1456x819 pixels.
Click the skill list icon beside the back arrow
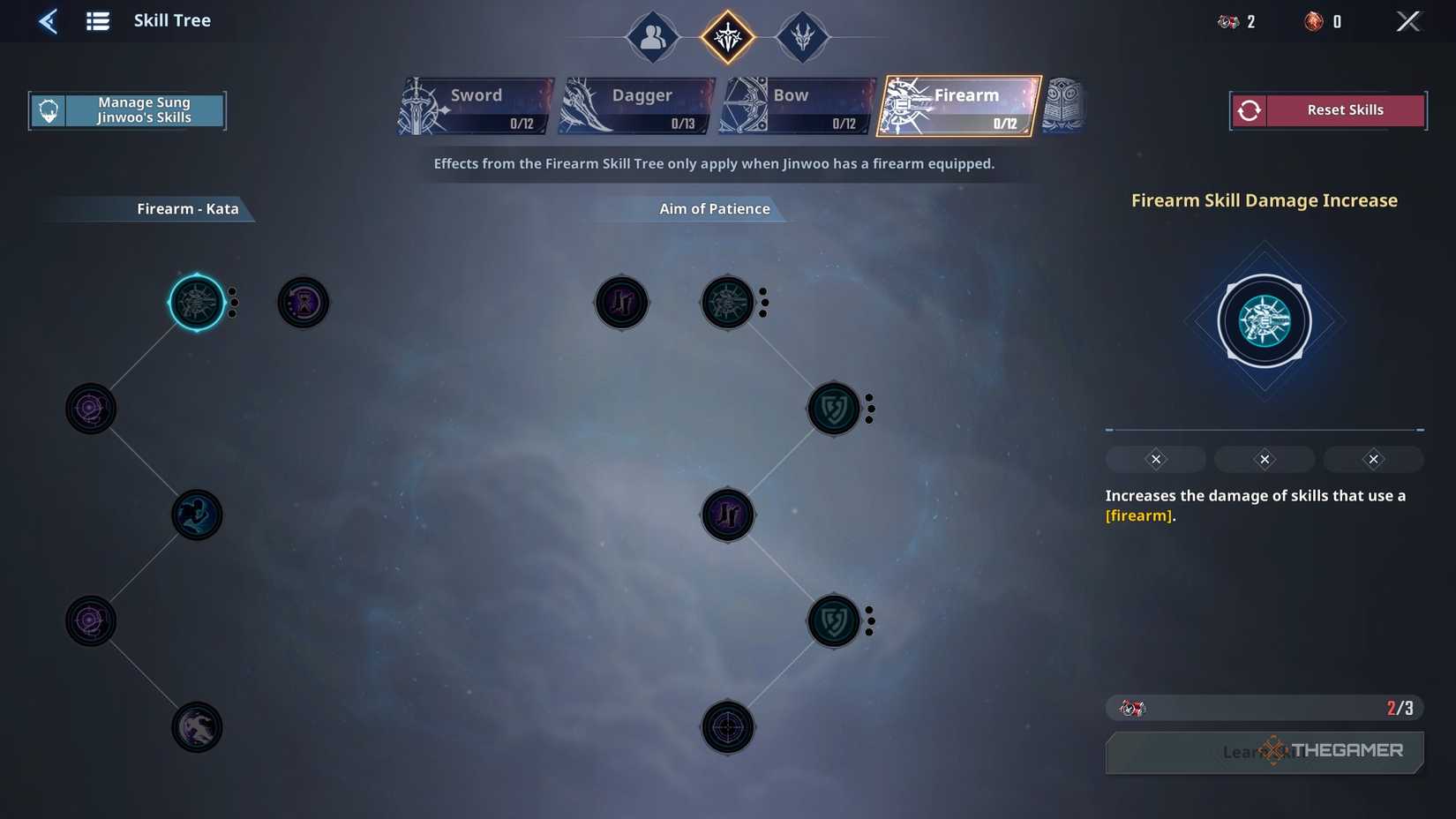pos(97,20)
